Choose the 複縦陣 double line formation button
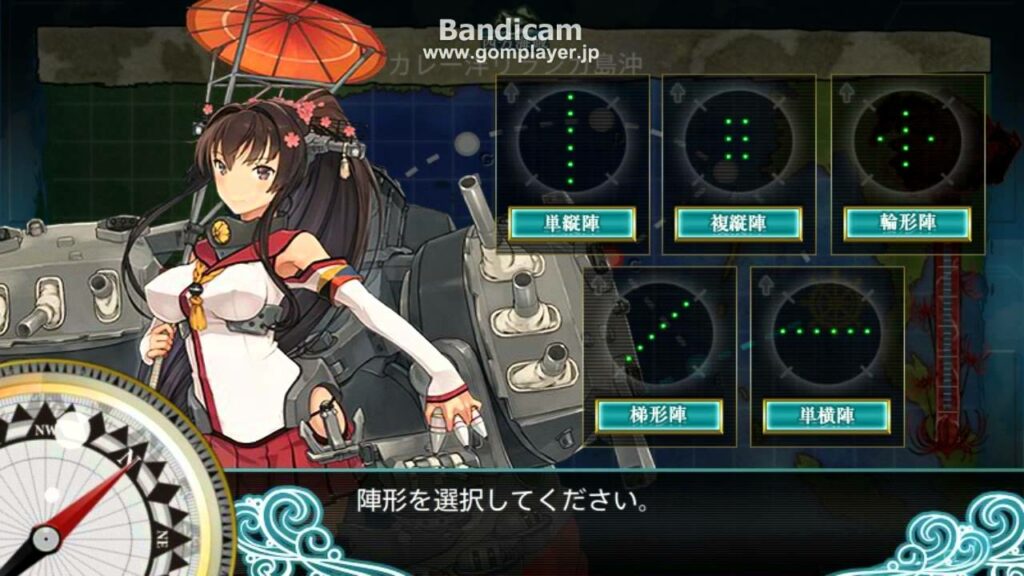 pyautogui.click(x=738, y=223)
